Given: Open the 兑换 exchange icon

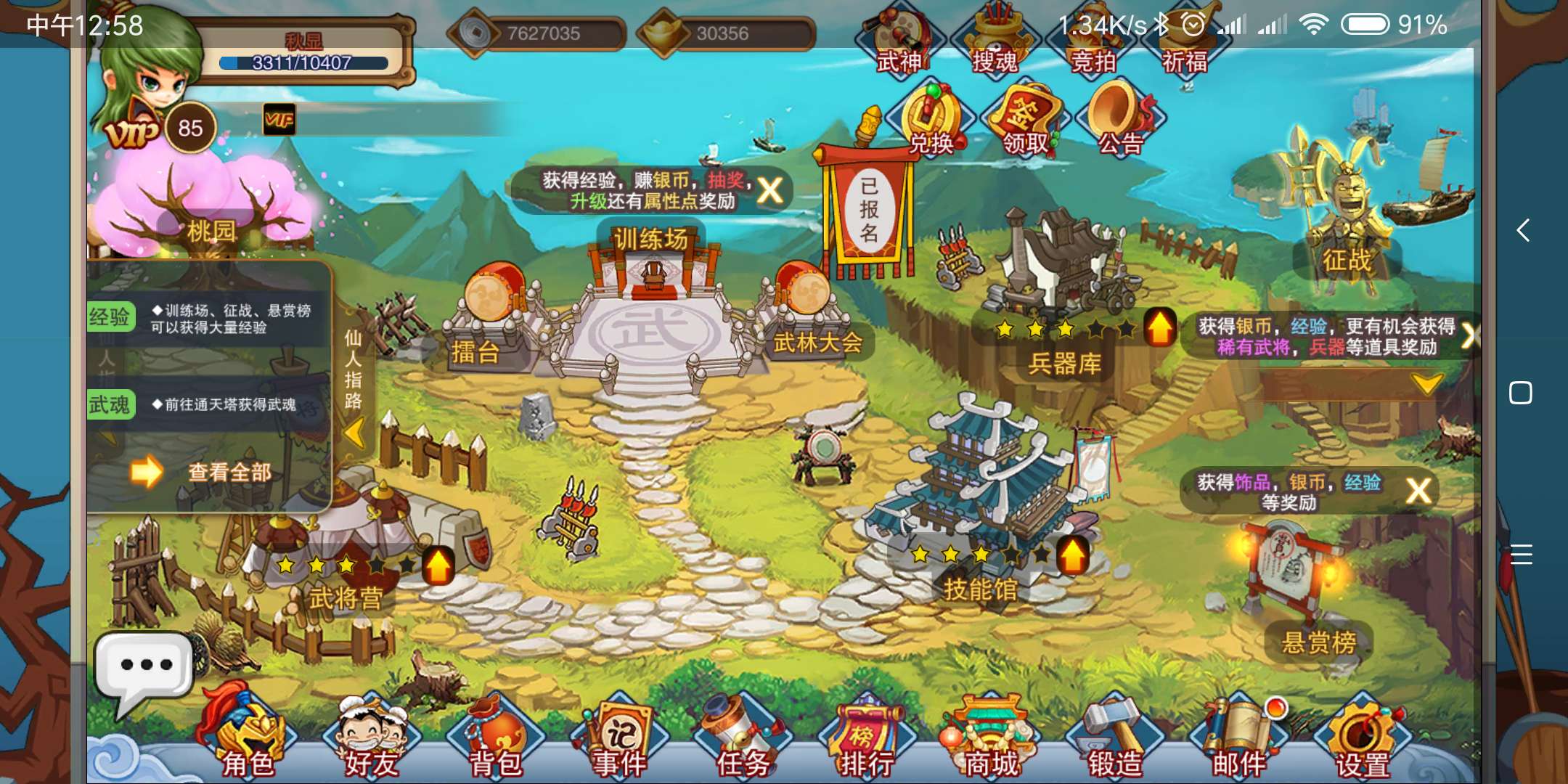Looking at the screenshot, I should pyautogui.click(x=931, y=120).
